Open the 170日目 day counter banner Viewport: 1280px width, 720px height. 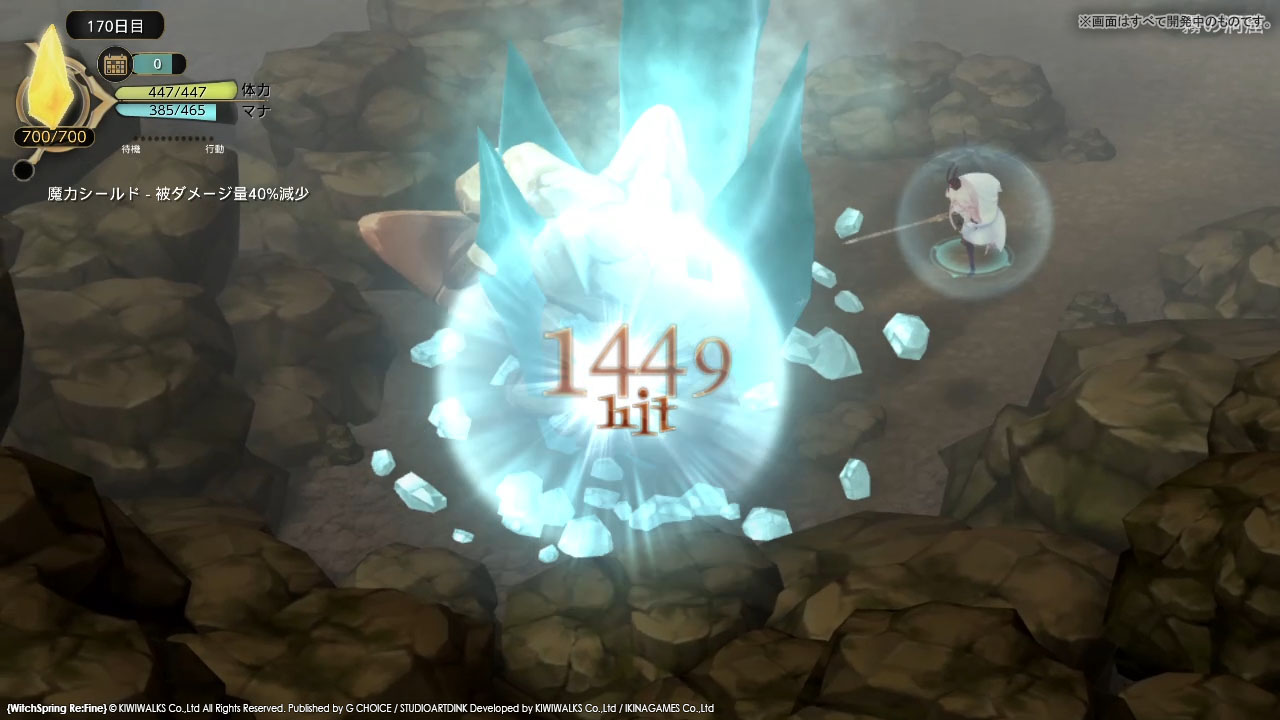(x=113, y=26)
